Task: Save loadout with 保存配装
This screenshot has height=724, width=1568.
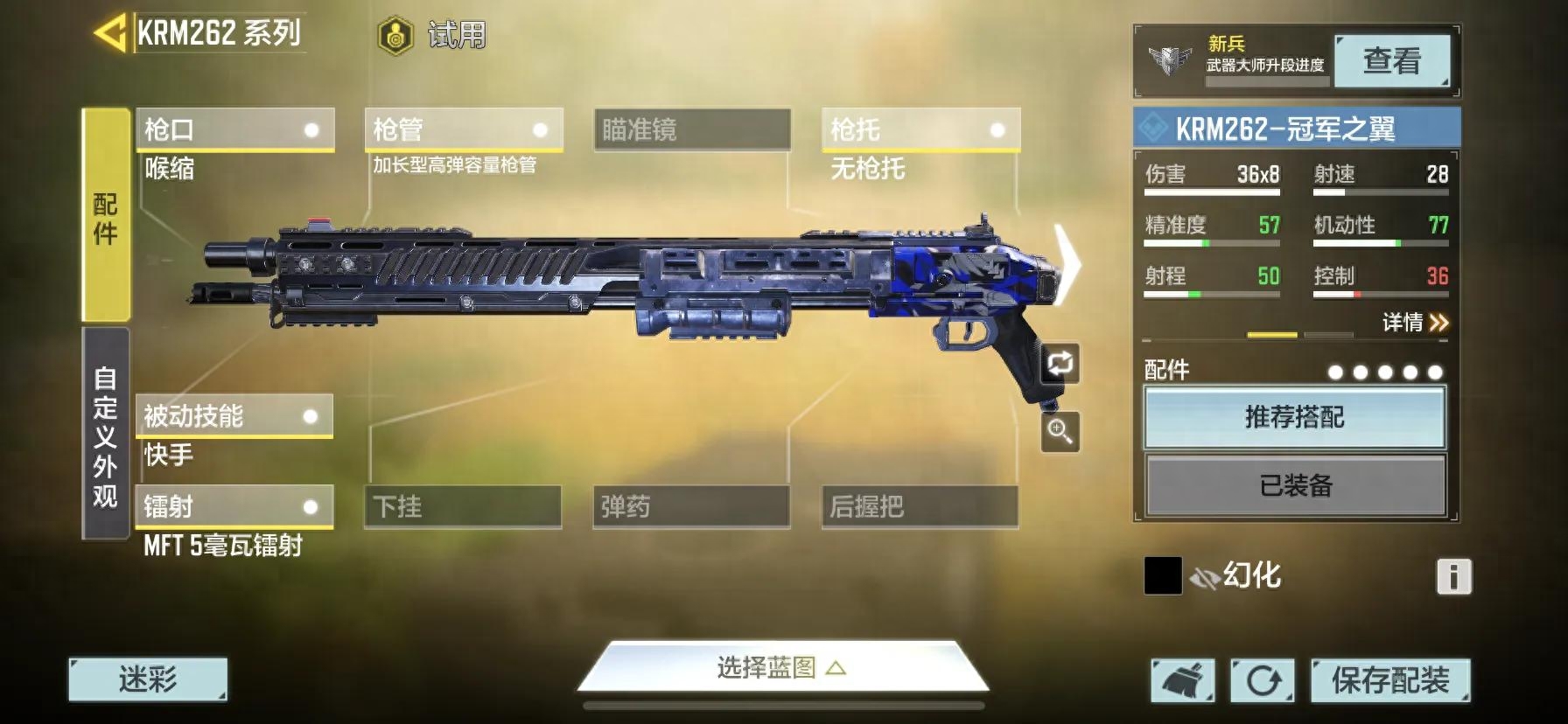Action: click(x=1389, y=680)
